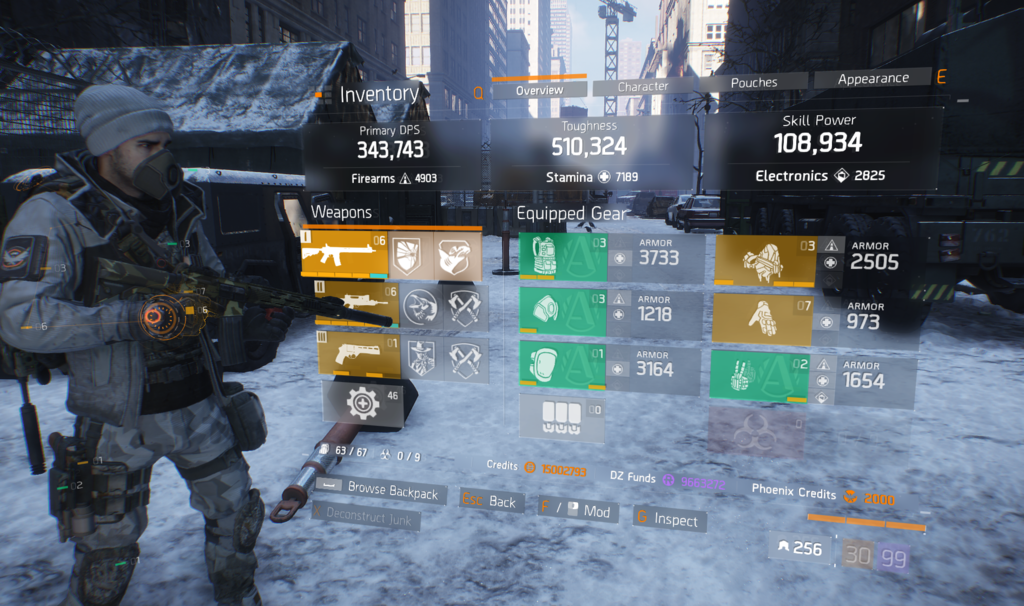The image size is (1024, 606).
Task: Inspect the selected item
Action: [666, 519]
